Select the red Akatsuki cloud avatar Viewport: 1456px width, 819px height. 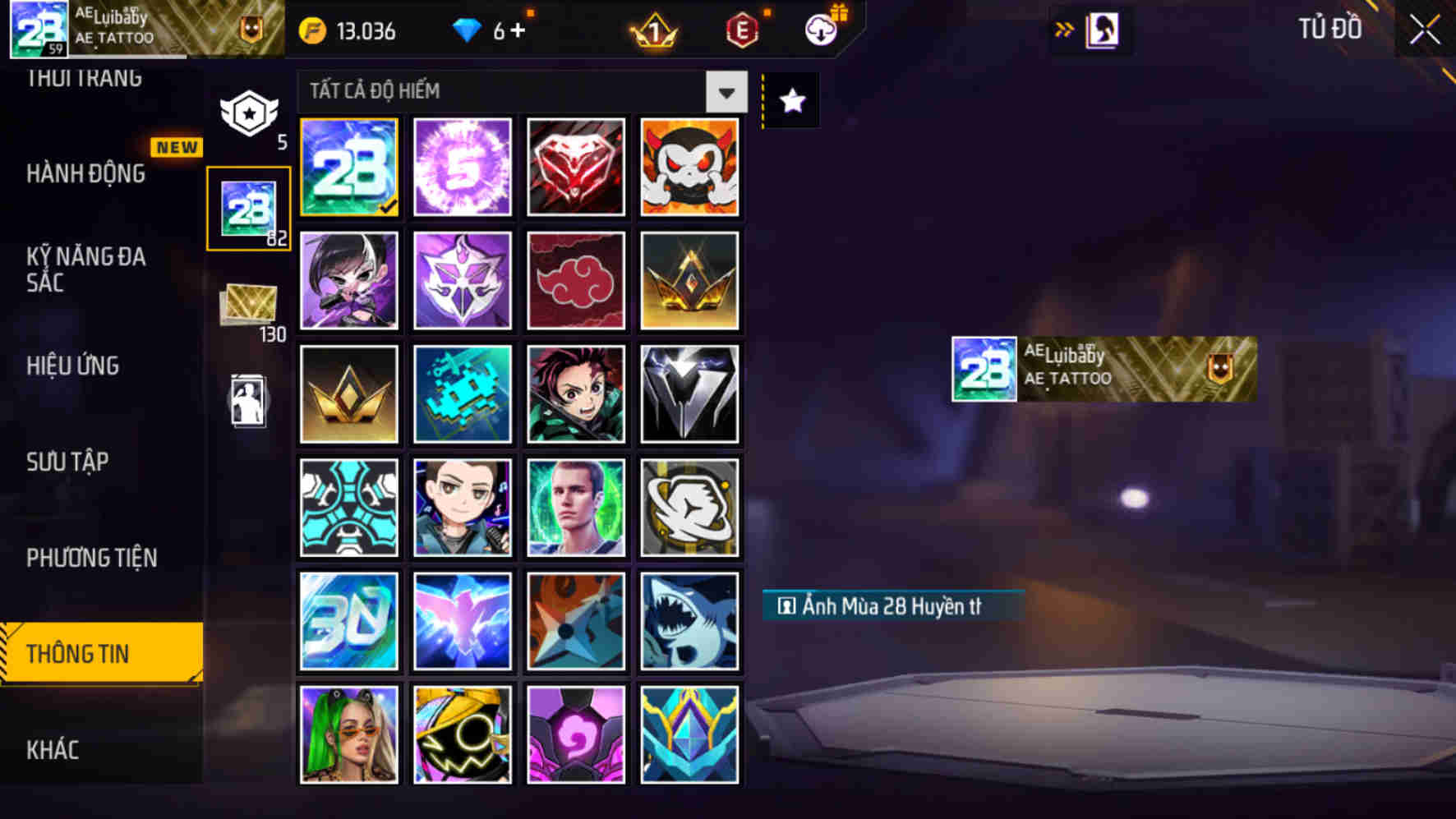576,280
